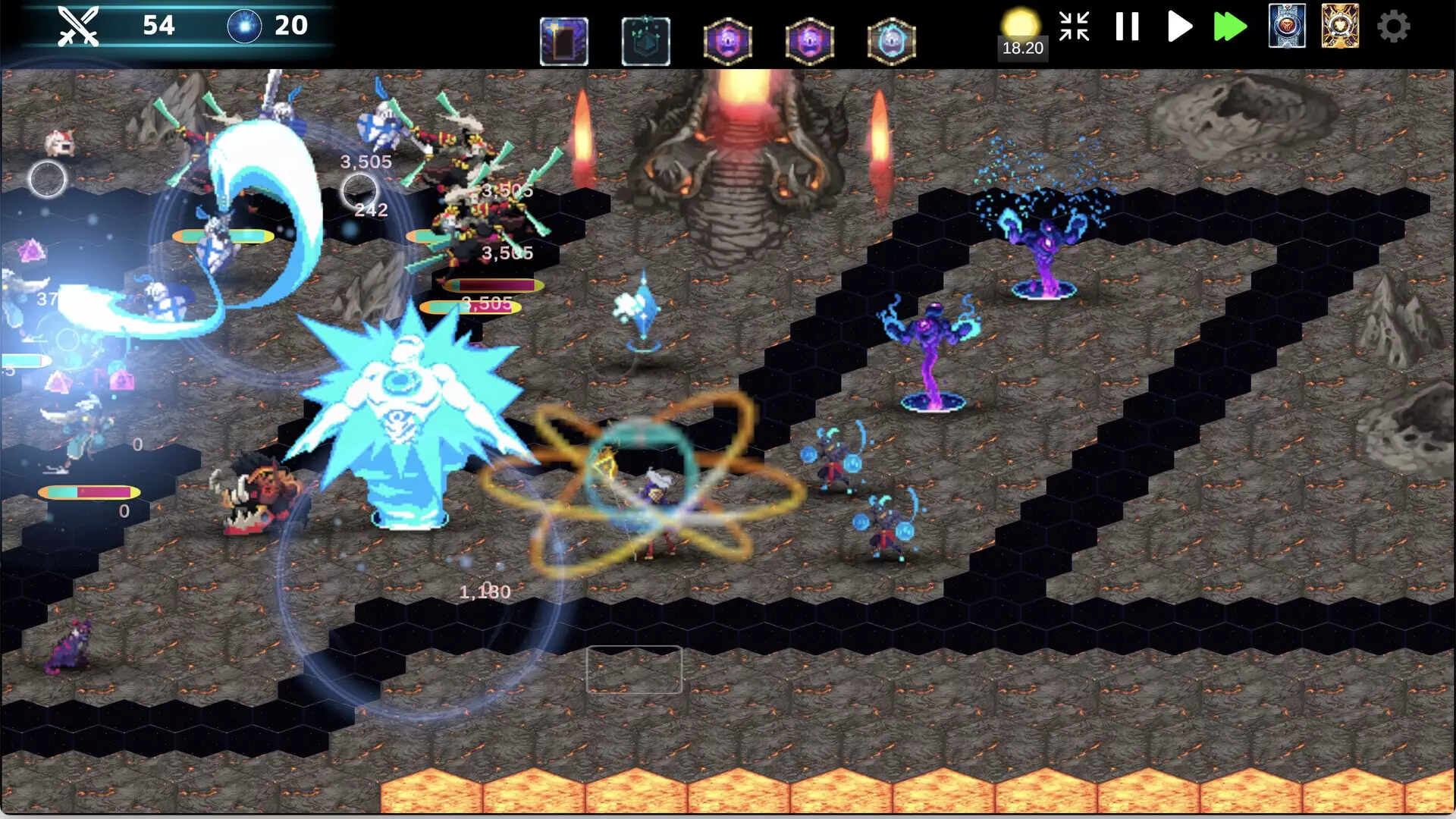Viewport: 1456px width, 819px height.
Task: Select the second purple creature hex icon
Action: tap(810, 42)
